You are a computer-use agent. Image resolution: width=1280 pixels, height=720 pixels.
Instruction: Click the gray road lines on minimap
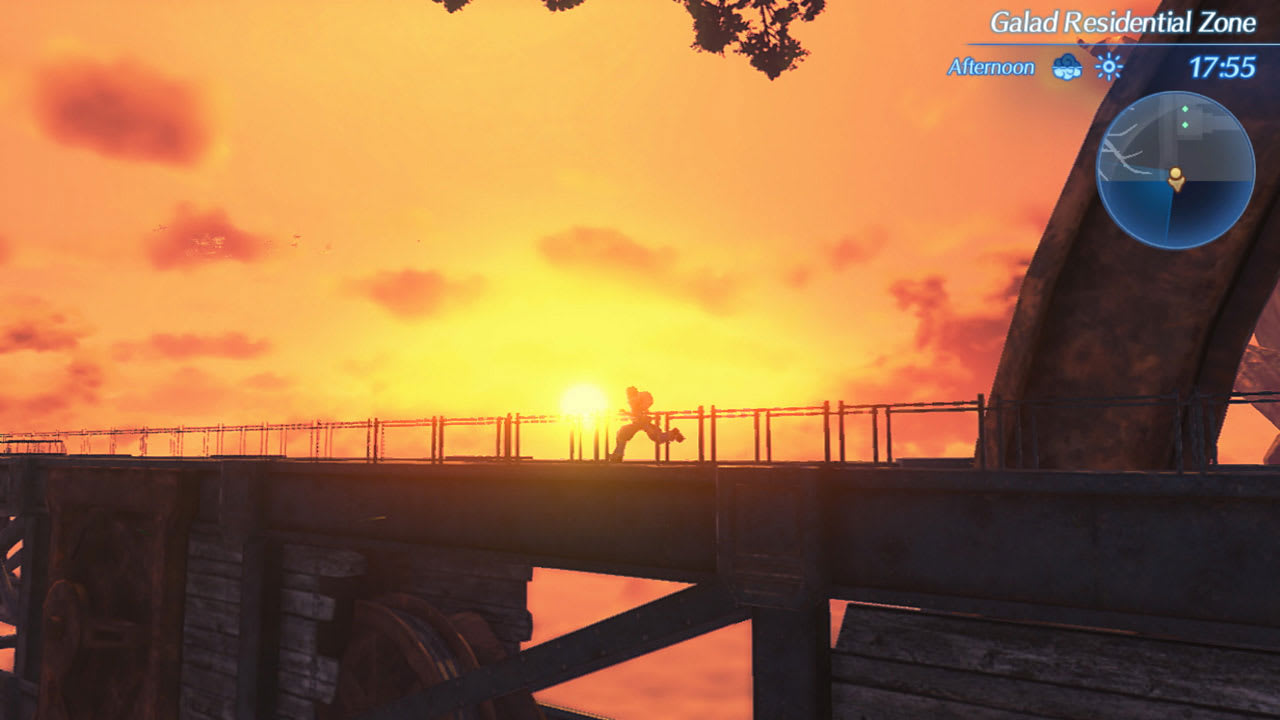[x=1122, y=150]
